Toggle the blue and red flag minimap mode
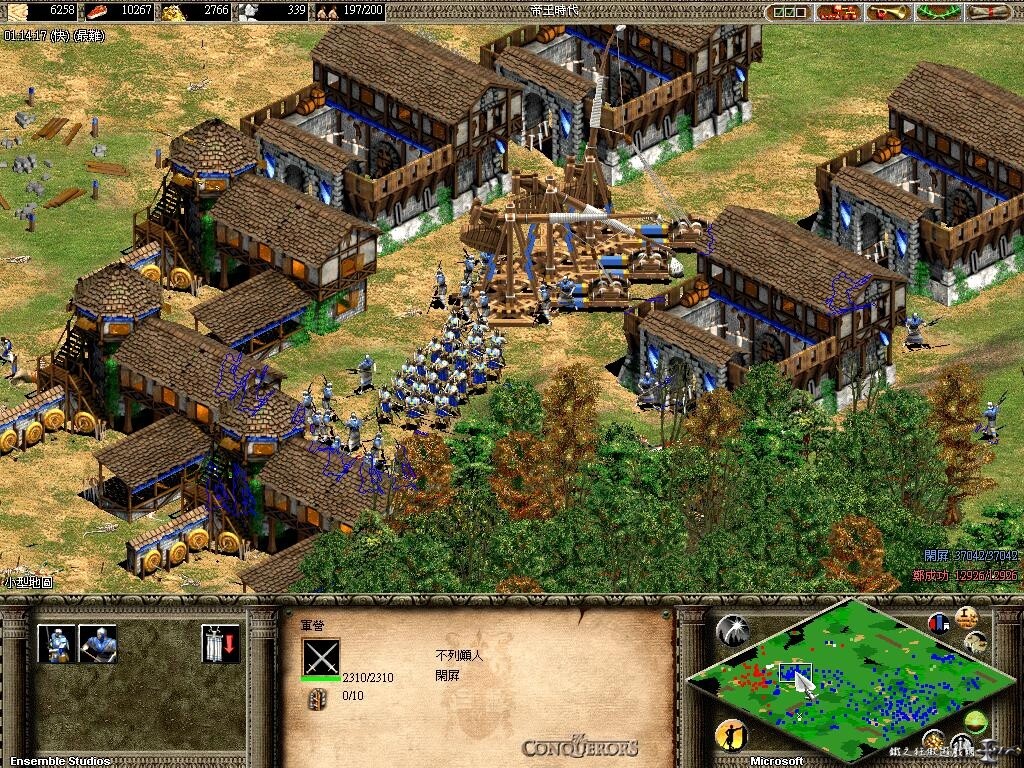Screen dimensions: 1024x768 tap(939, 624)
